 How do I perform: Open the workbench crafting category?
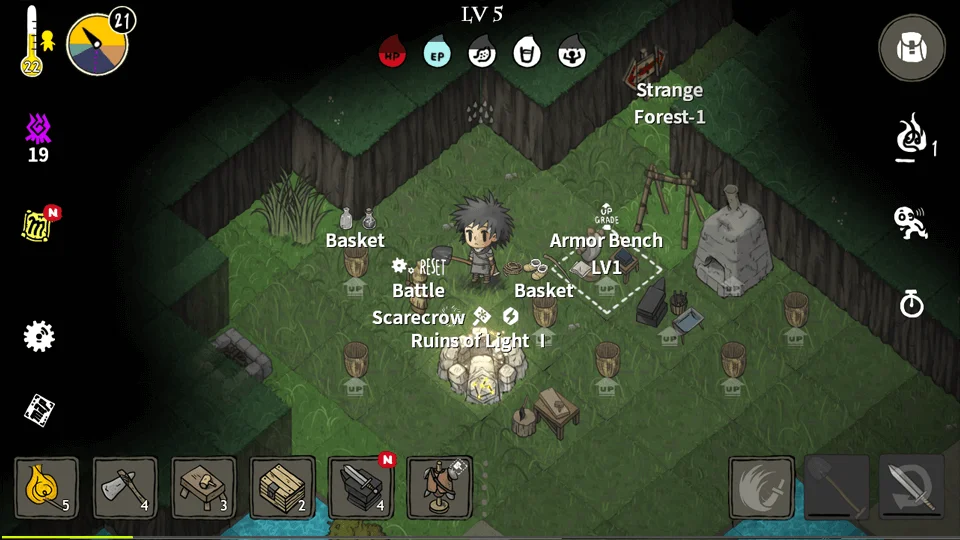point(204,488)
